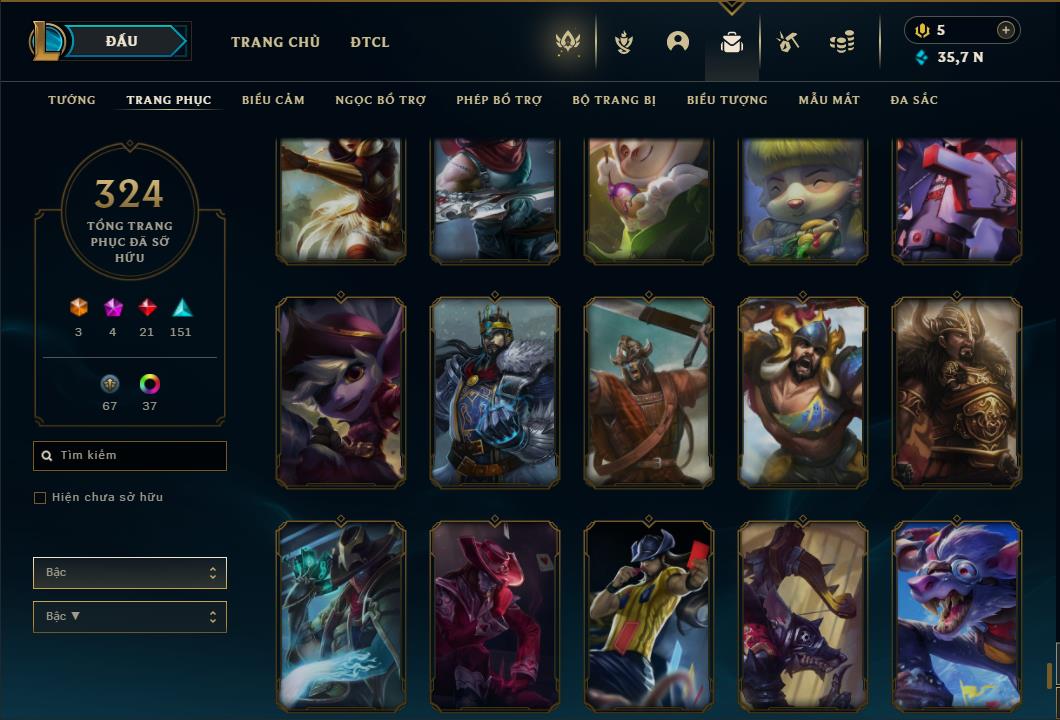Open the coin stack store icon
Viewport: 1060px width, 720px height.
(x=842, y=42)
